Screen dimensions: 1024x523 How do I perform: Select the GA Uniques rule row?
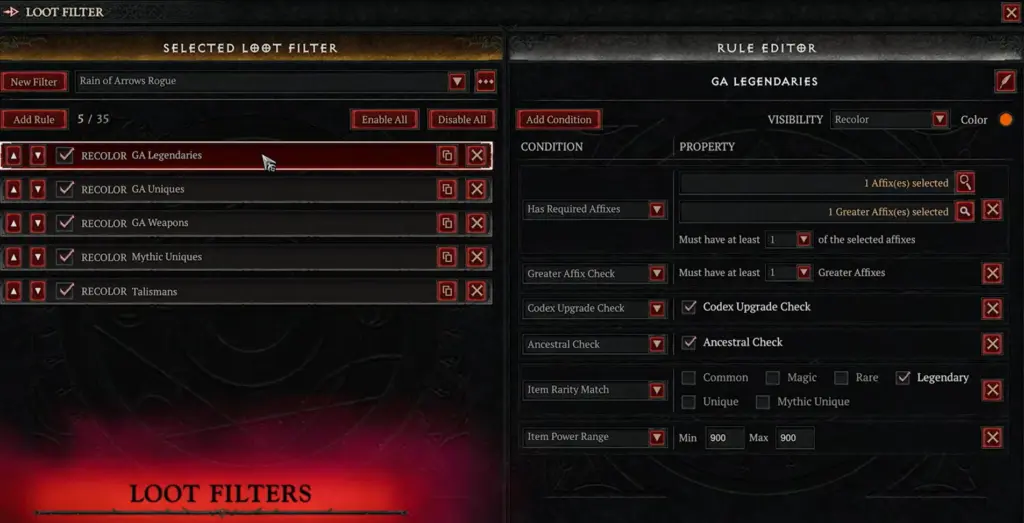[250, 189]
